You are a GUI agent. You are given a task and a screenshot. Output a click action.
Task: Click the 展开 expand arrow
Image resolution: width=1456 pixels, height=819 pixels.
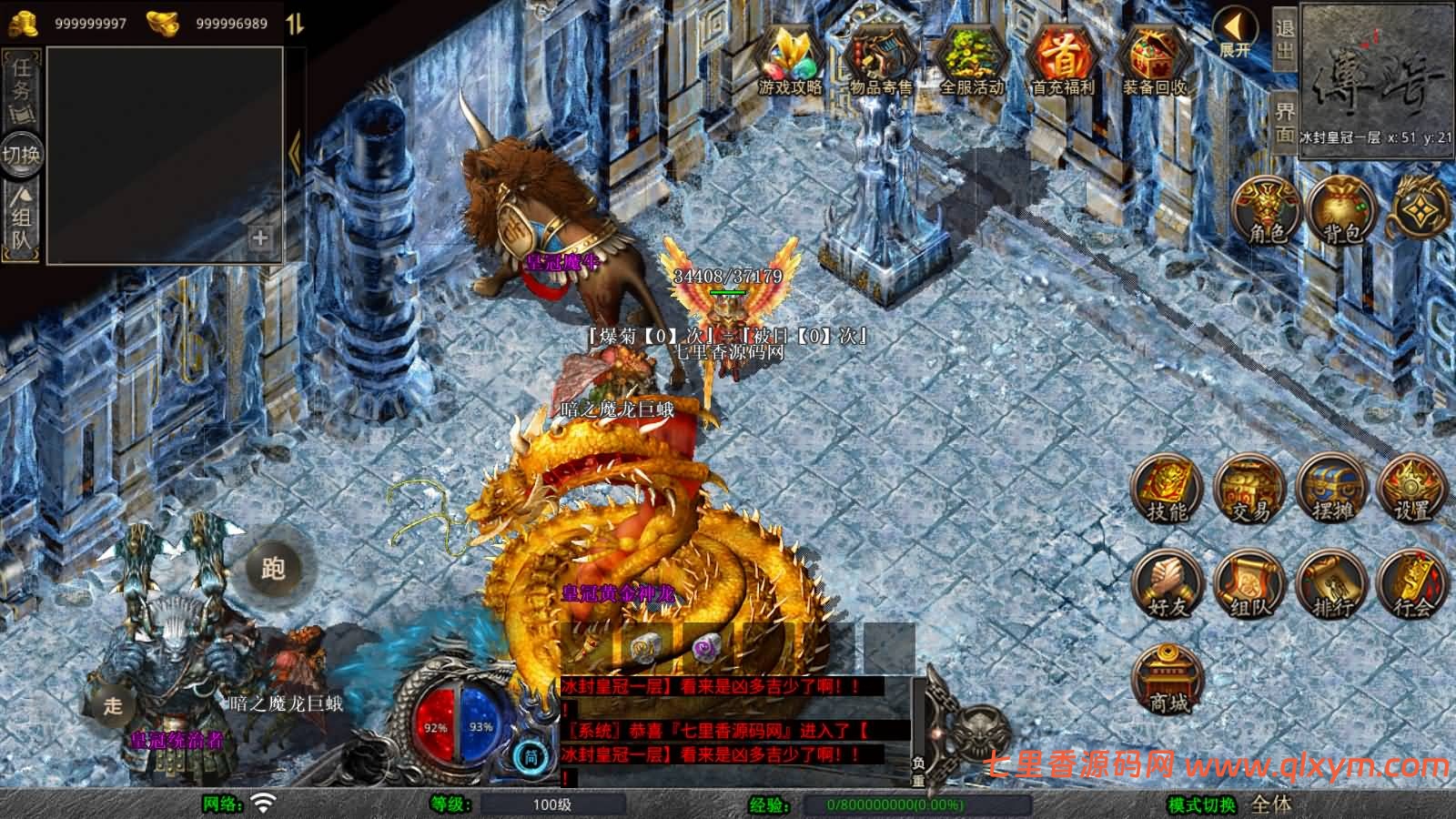click(x=1235, y=35)
